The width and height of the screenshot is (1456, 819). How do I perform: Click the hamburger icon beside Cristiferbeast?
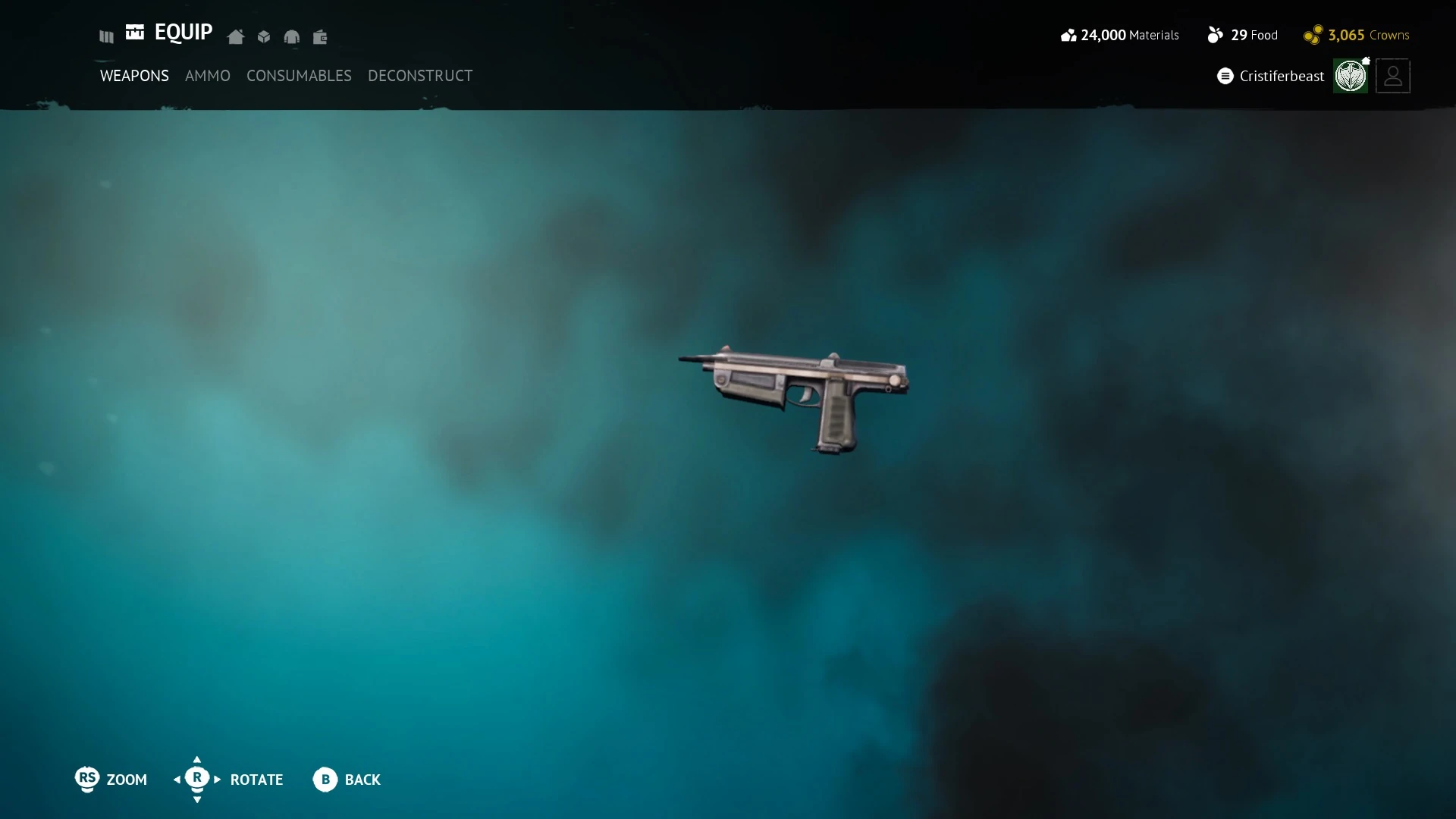tap(1225, 76)
